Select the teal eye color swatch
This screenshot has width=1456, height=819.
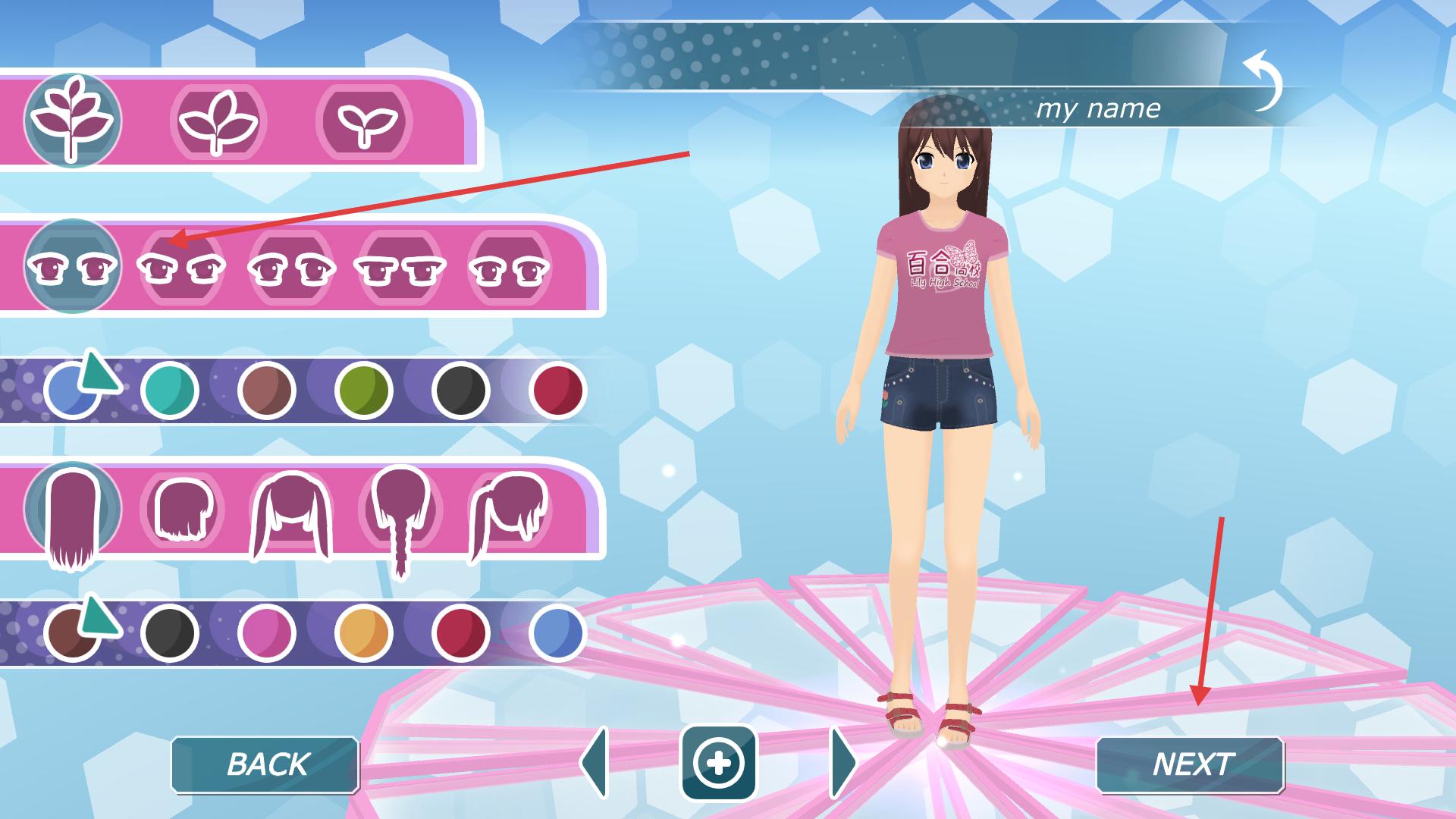pos(169,391)
